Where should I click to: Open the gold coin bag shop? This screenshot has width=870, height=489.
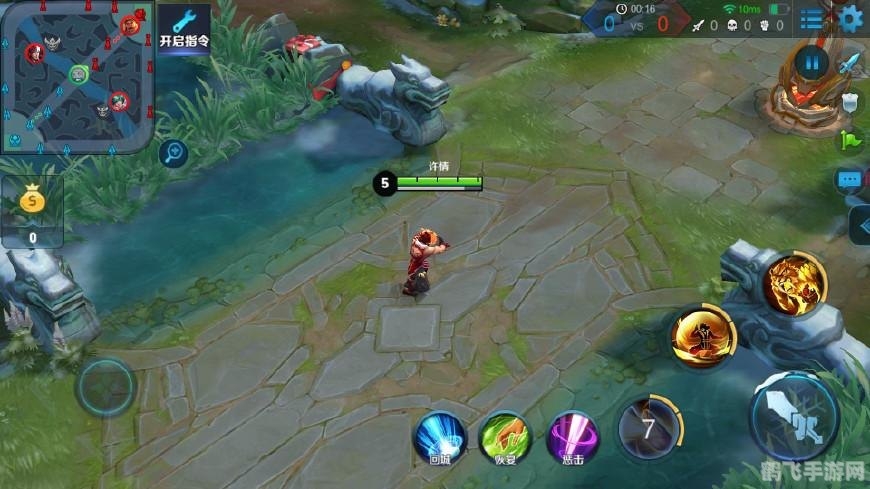coord(32,211)
